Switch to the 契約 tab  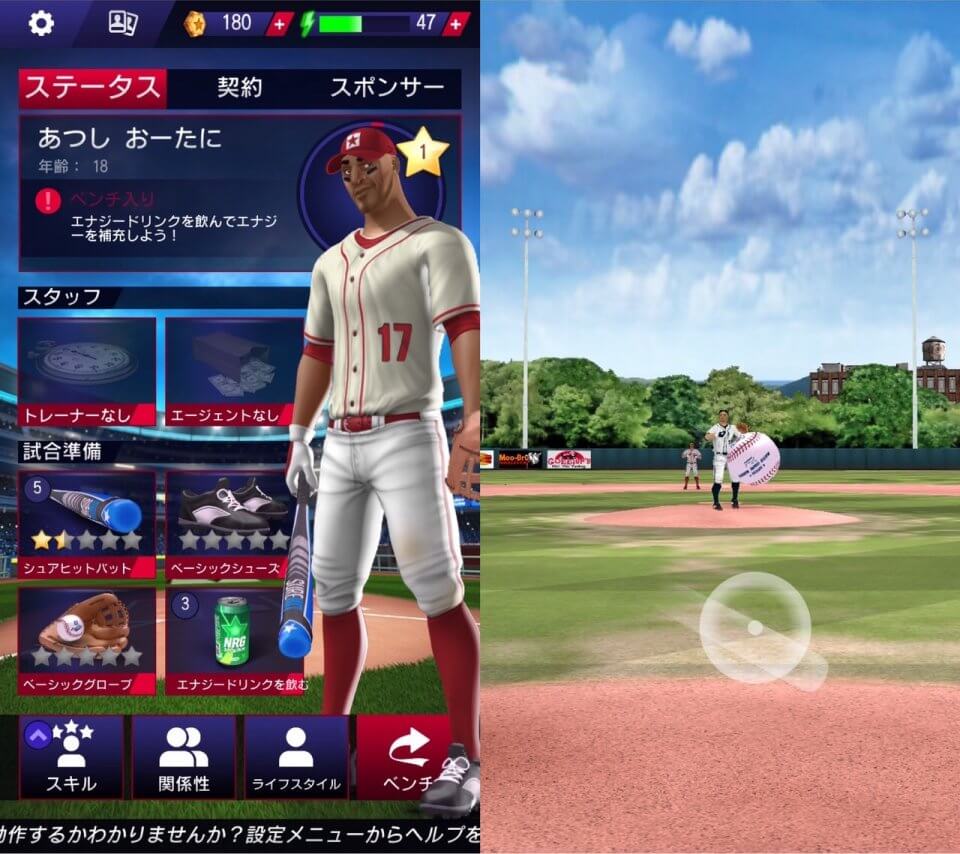(239, 88)
